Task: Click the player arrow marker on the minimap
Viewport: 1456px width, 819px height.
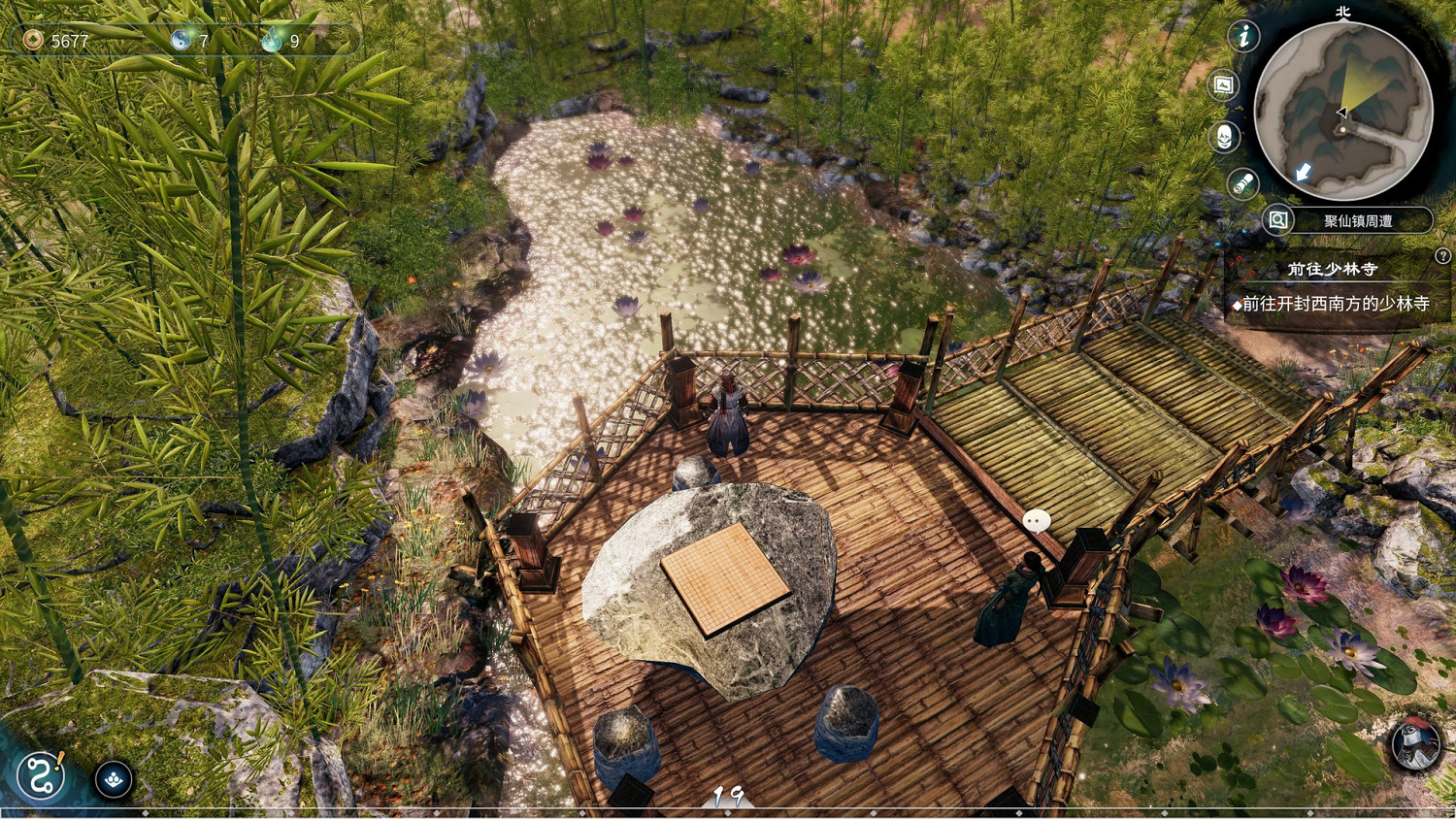Action: tap(1340, 112)
